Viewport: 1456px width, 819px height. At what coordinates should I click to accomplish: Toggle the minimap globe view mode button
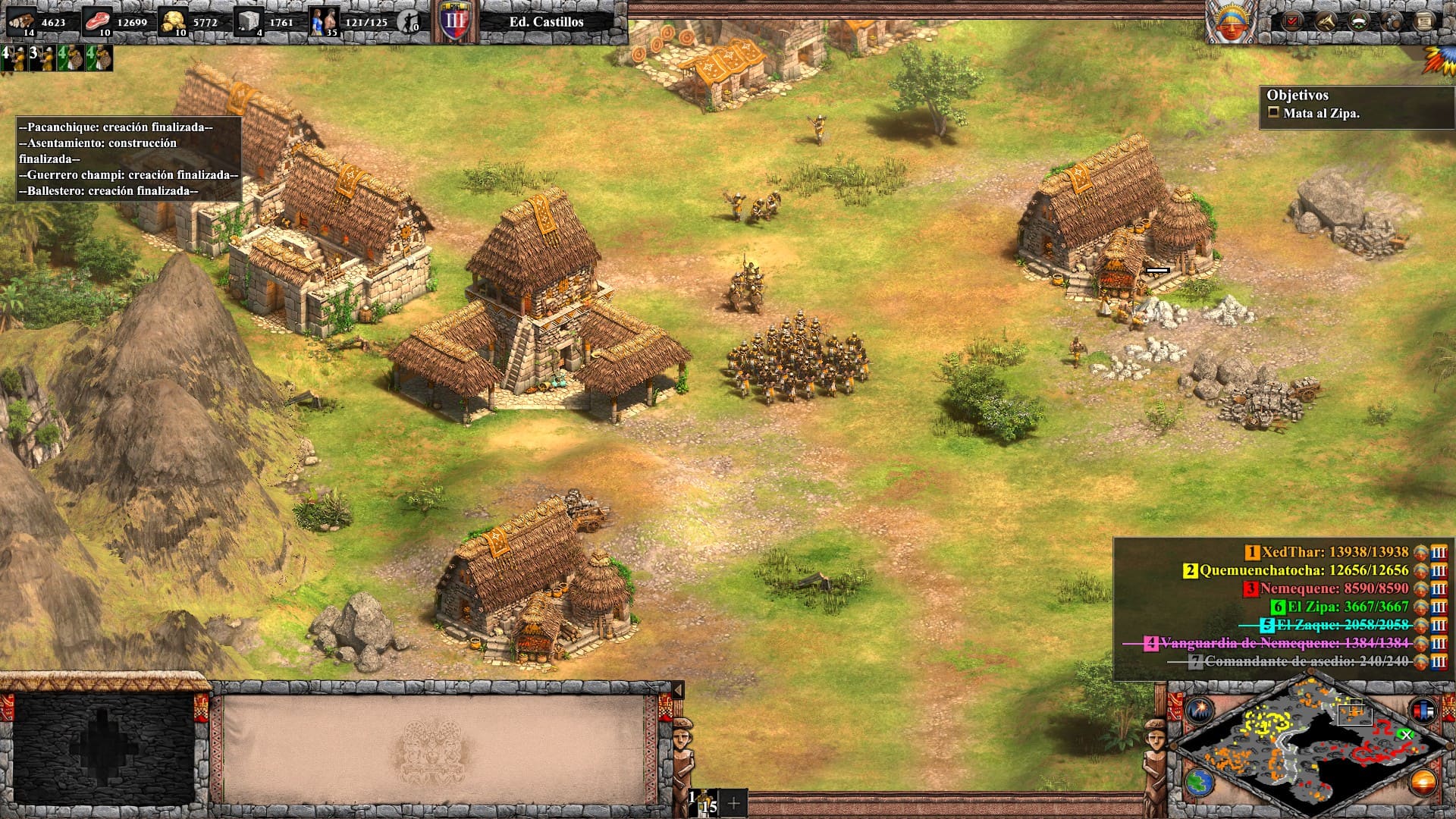point(1199,783)
